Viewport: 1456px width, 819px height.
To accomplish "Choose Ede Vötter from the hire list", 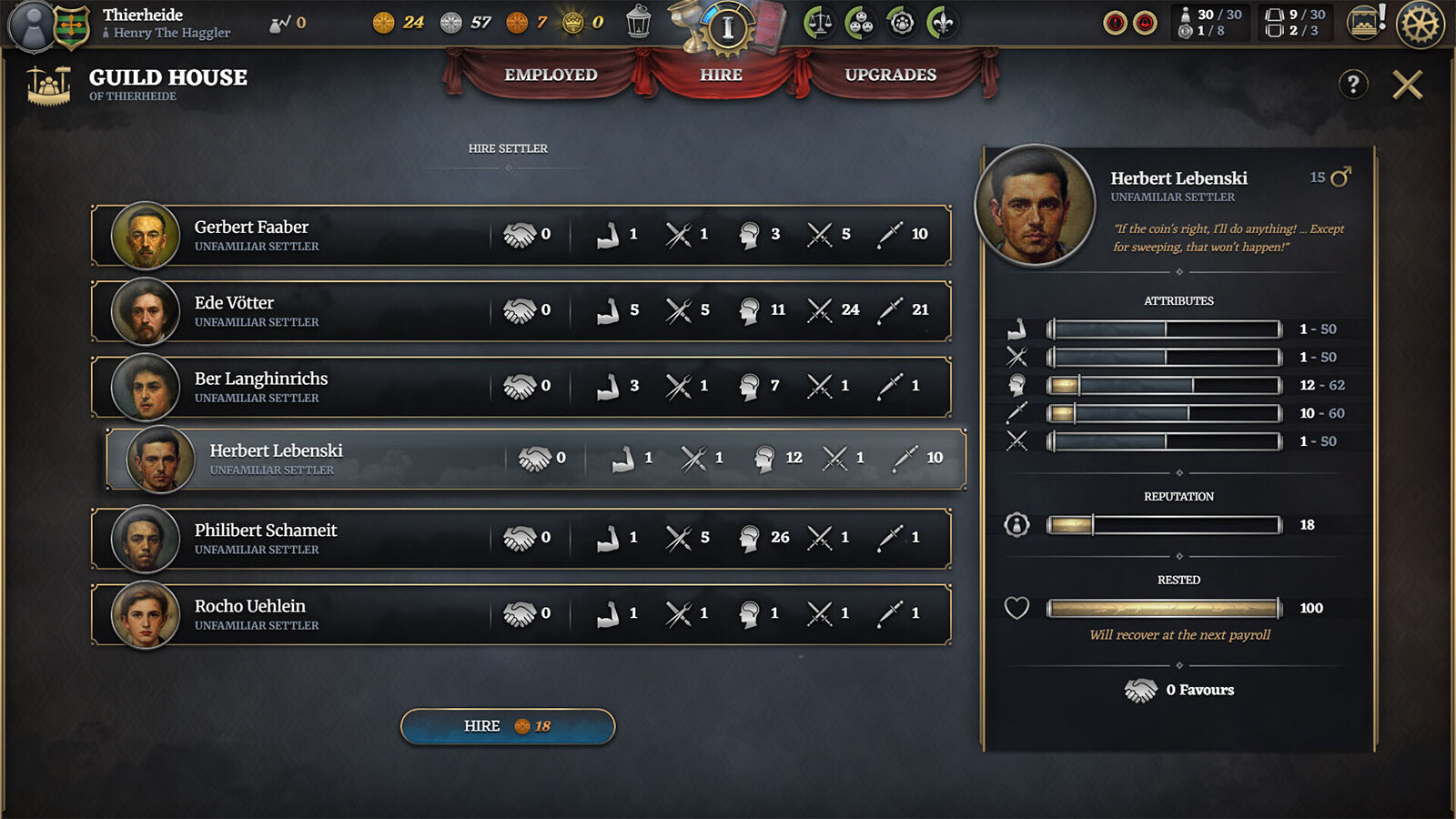I will tap(521, 311).
